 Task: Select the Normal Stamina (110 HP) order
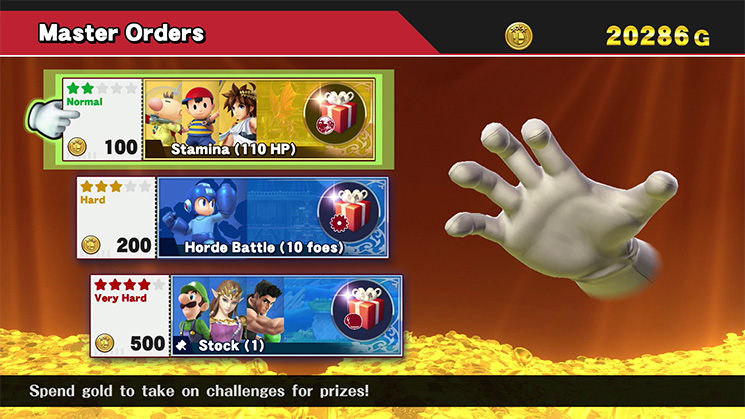click(219, 119)
